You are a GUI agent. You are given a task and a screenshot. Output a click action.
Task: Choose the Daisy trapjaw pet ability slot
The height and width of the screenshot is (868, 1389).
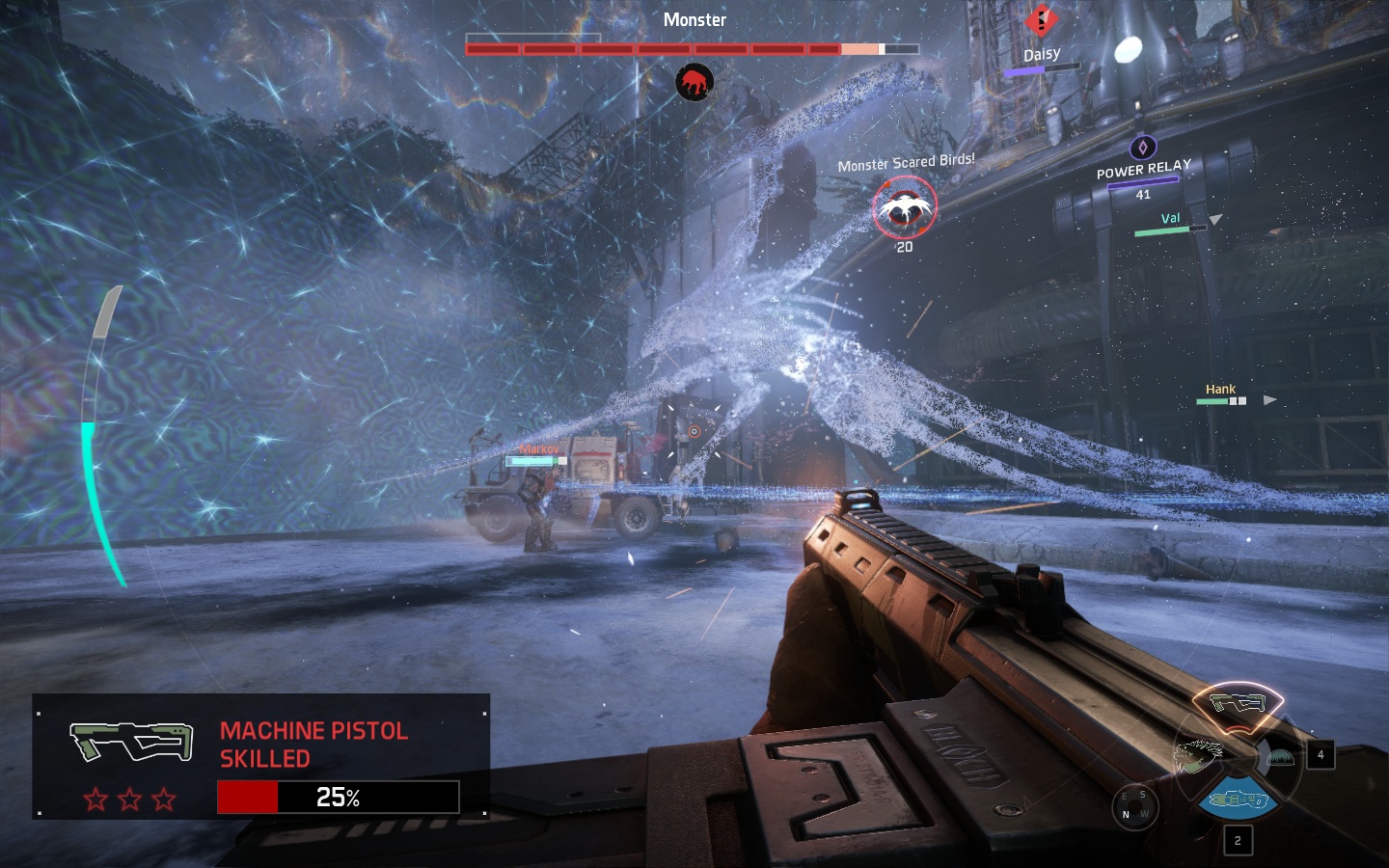click(1198, 757)
